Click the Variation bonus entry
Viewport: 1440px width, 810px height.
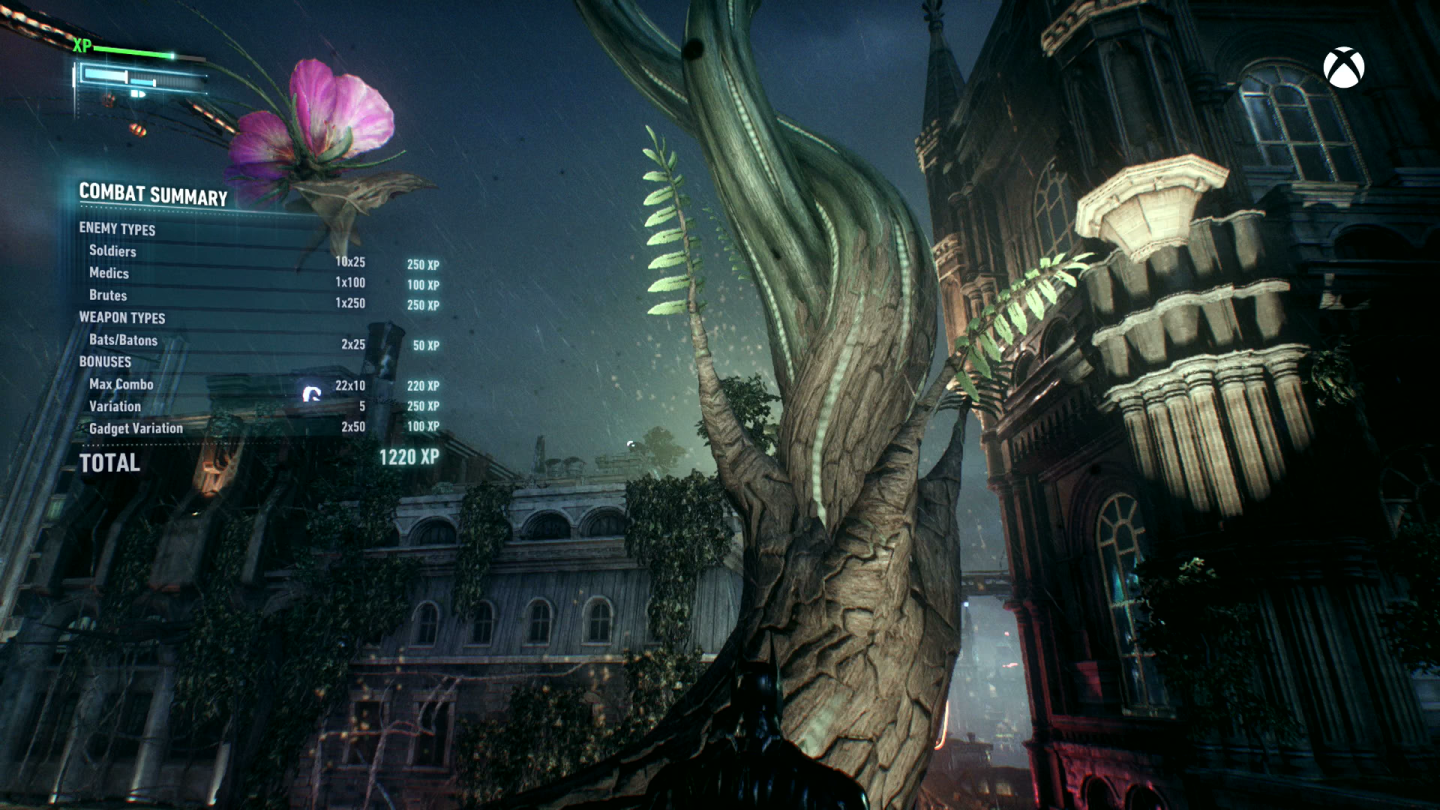click(115, 406)
